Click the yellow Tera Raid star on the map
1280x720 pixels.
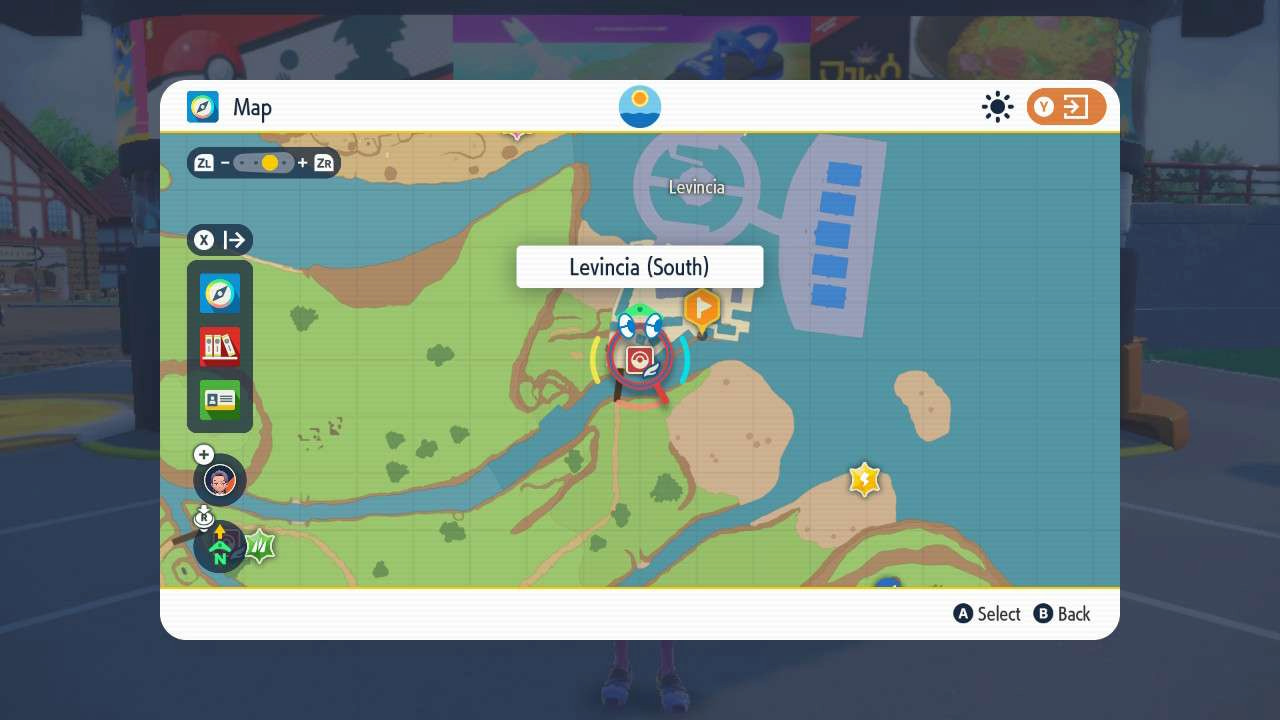pos(864,479)
